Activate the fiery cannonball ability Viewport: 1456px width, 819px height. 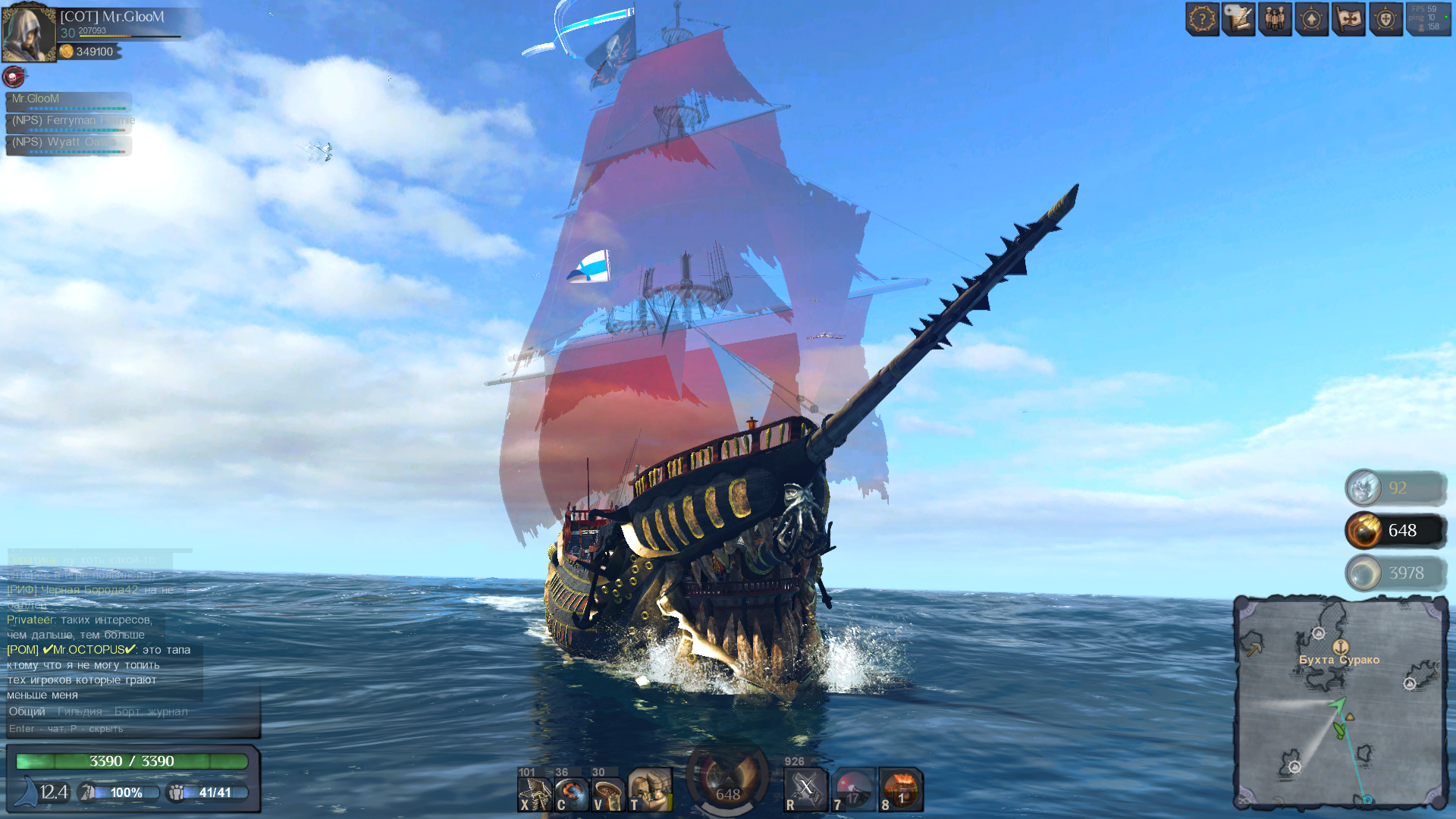[x=571, y=792]
